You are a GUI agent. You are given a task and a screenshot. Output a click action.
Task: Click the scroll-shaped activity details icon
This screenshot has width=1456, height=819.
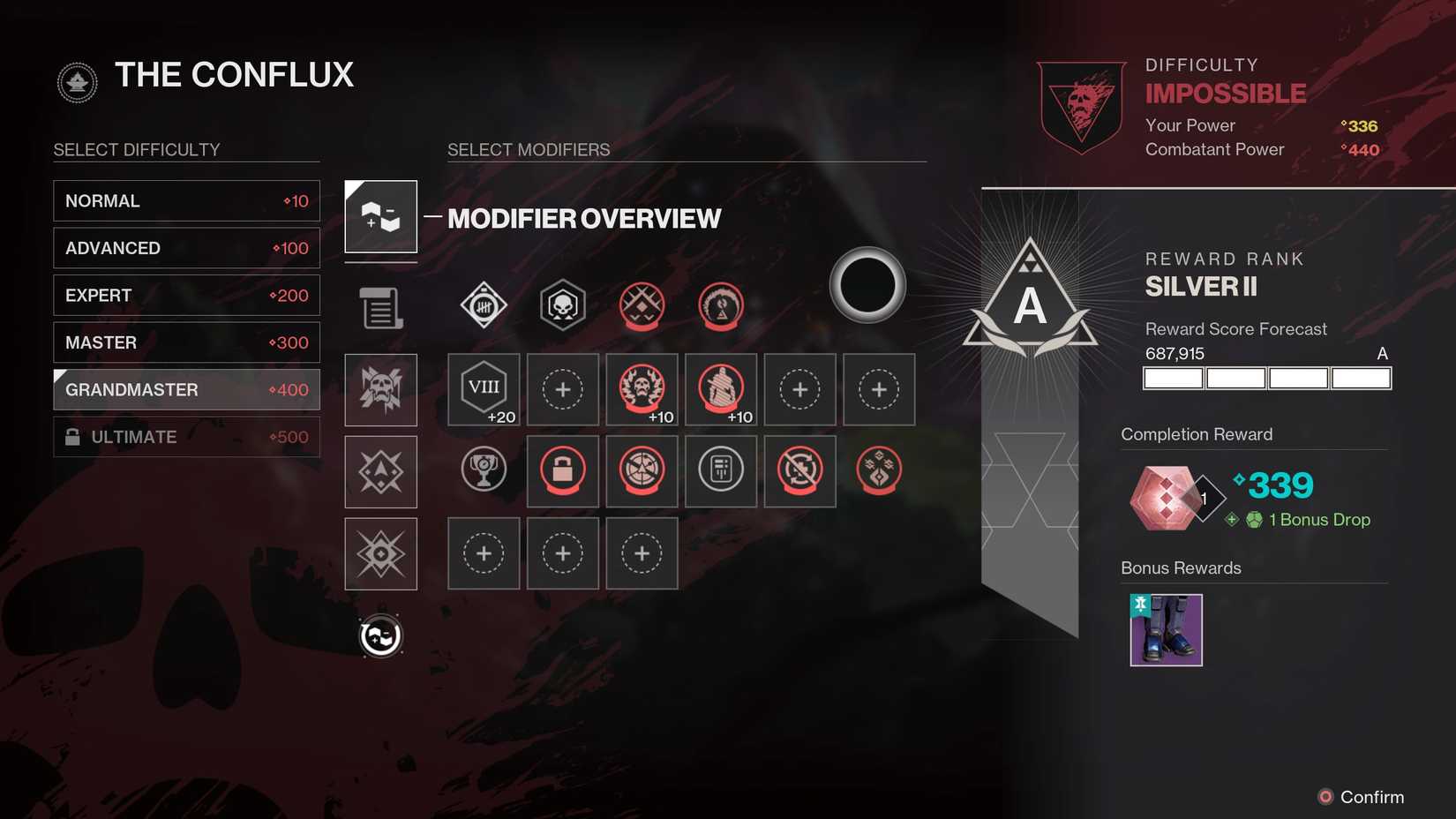pyautogui.click(x=380, y=306)
